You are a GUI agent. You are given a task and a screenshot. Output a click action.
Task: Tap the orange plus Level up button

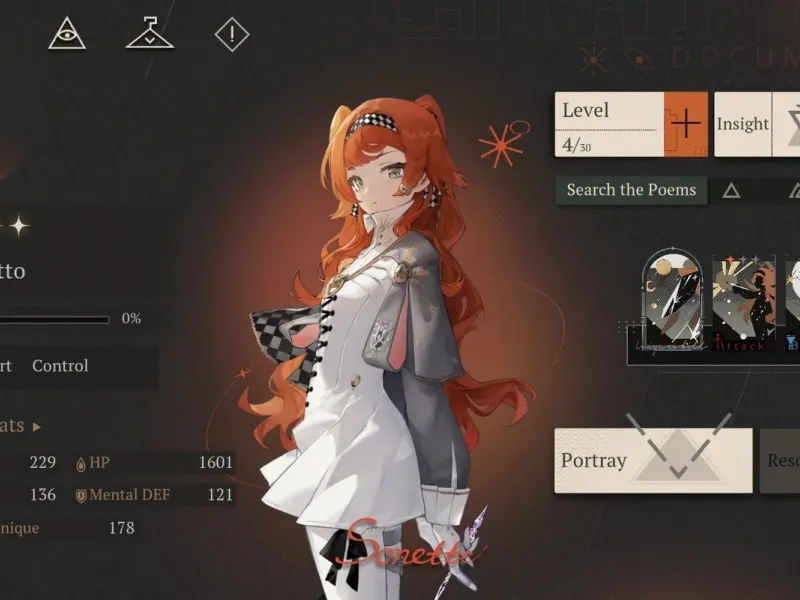tap(686, 124)
